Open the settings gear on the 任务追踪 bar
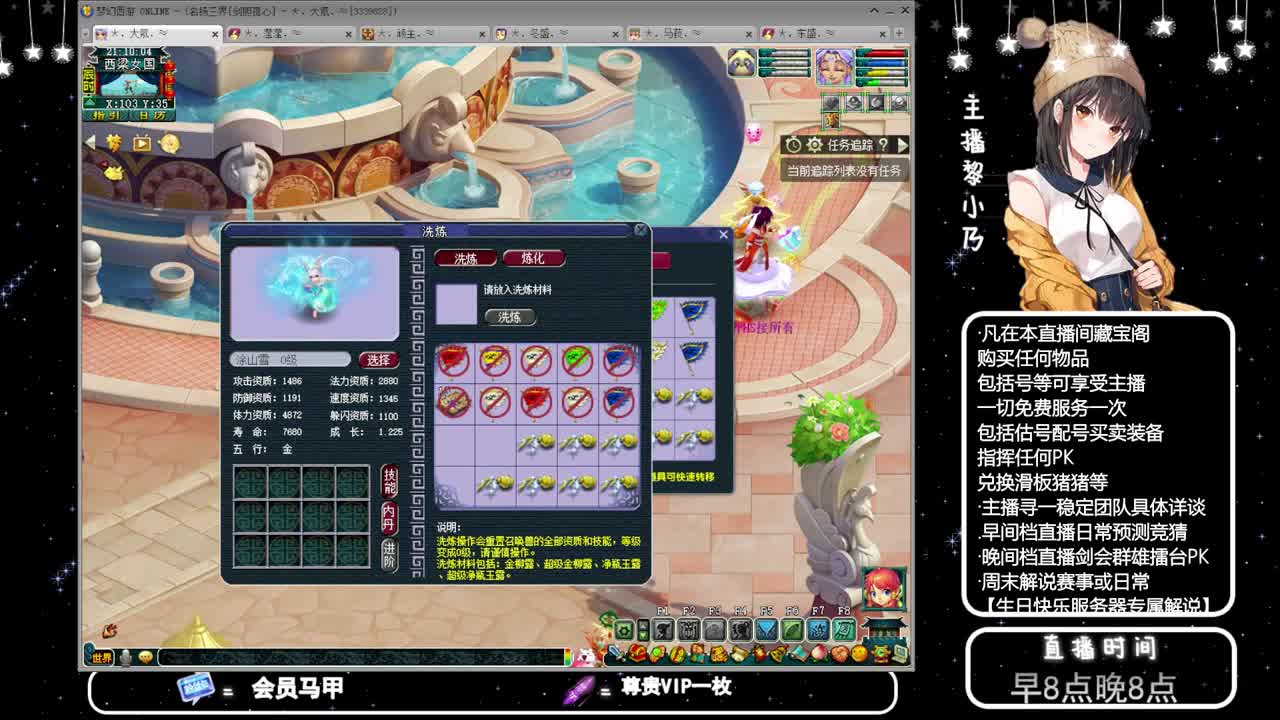 (x=814, y=145)
